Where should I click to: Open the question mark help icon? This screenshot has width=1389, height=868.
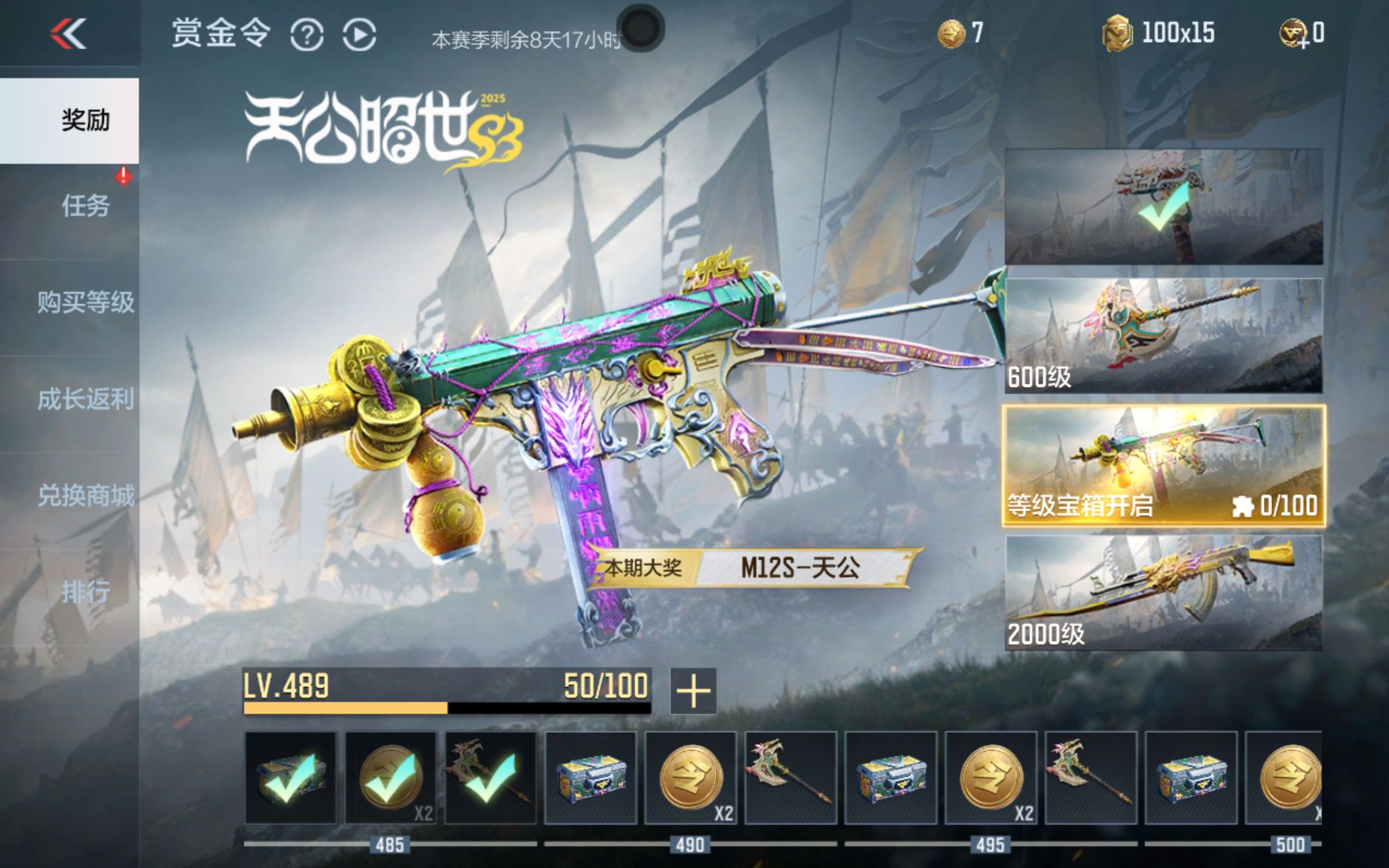[x=307, y=35]
